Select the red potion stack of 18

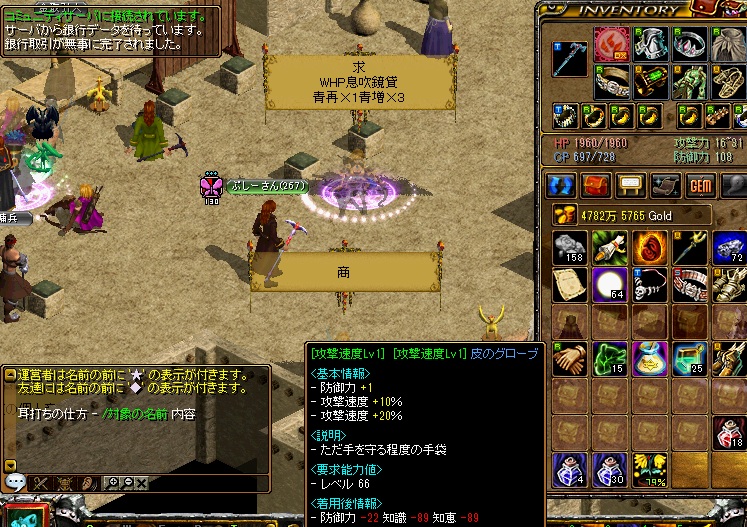tap(728, 434)
